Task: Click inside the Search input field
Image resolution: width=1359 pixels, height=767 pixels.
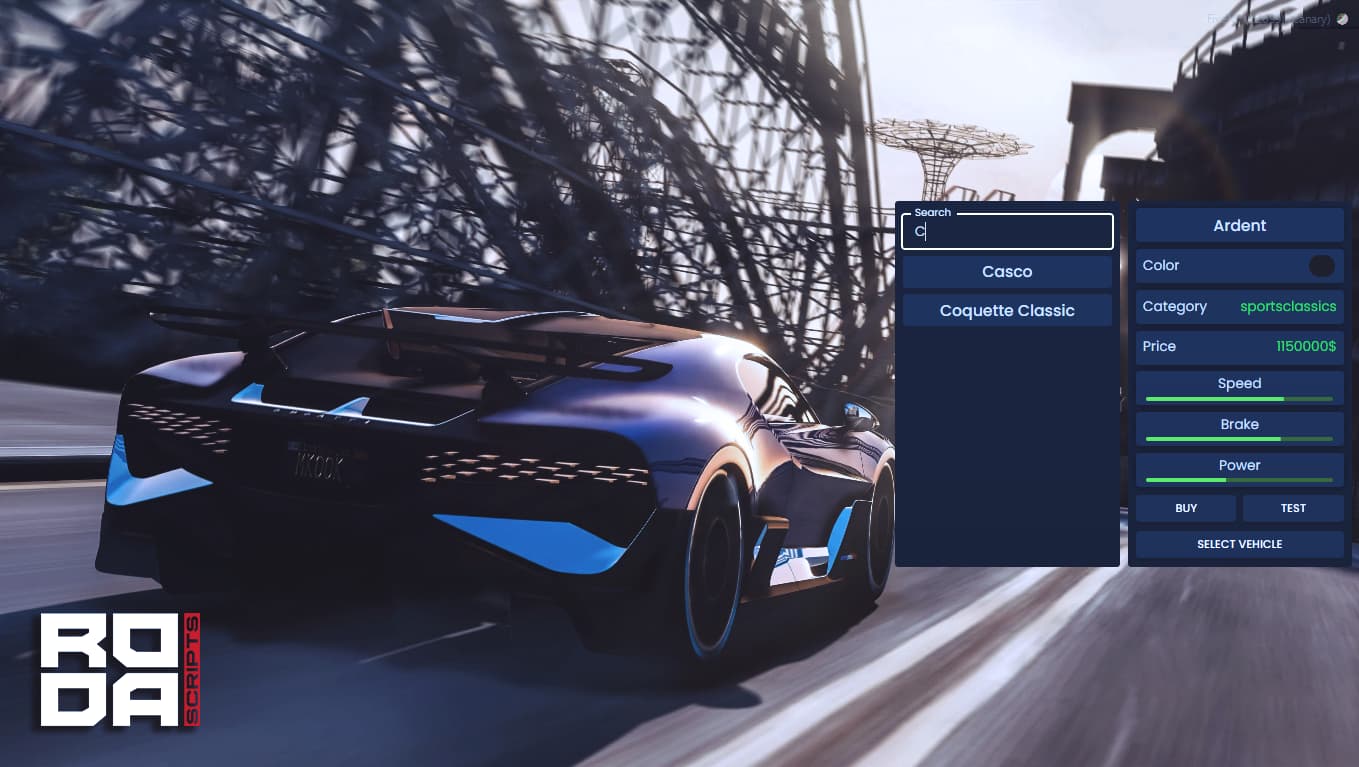Action: [1007, 231]
